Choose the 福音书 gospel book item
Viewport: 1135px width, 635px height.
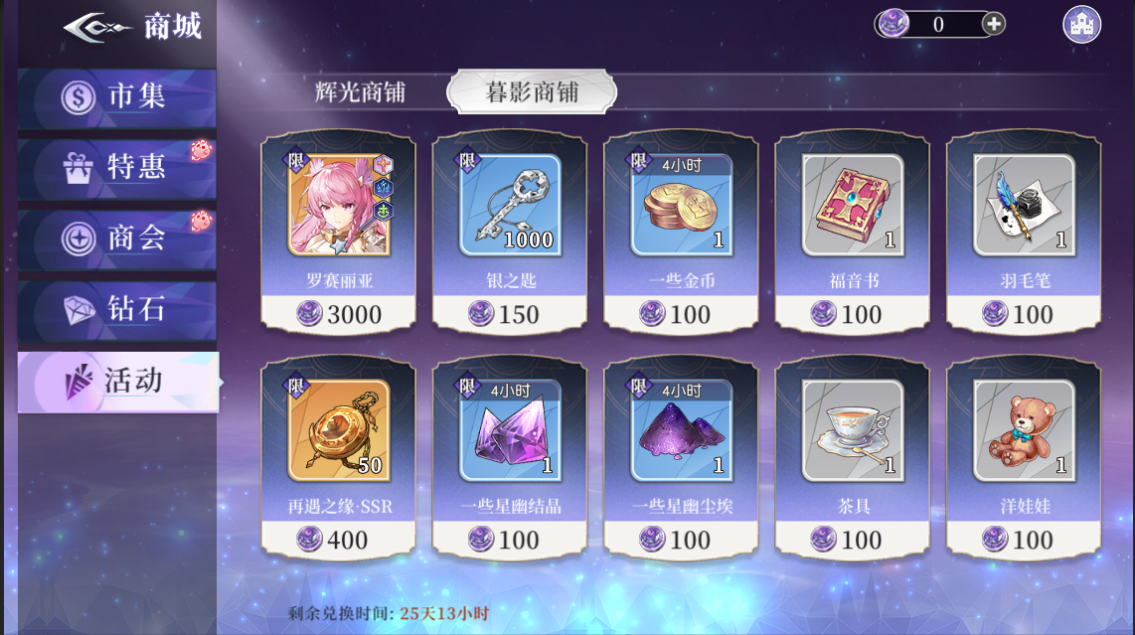(x=852, y=231)
